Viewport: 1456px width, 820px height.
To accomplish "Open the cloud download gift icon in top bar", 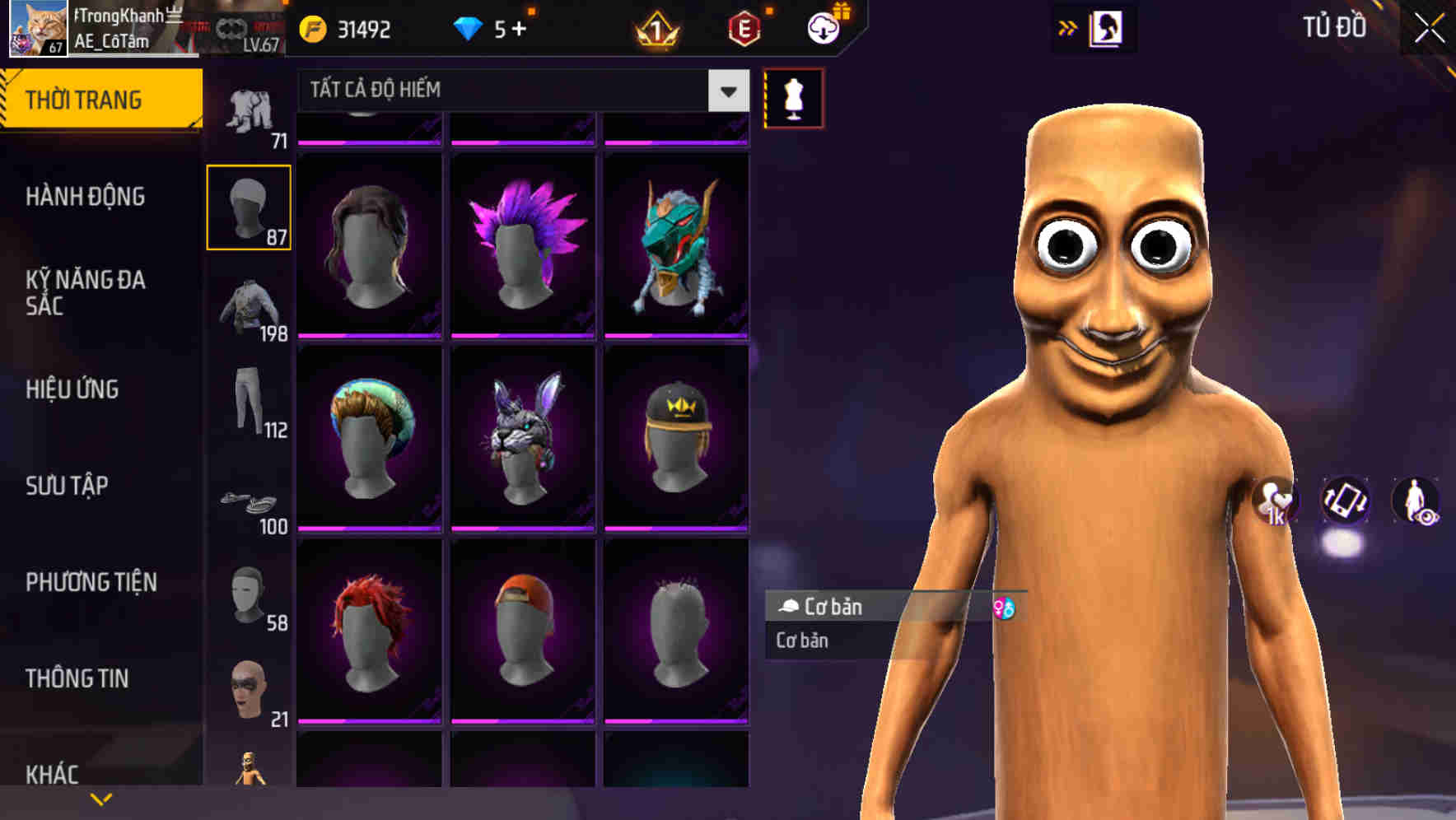I will (x=823, y=27).
